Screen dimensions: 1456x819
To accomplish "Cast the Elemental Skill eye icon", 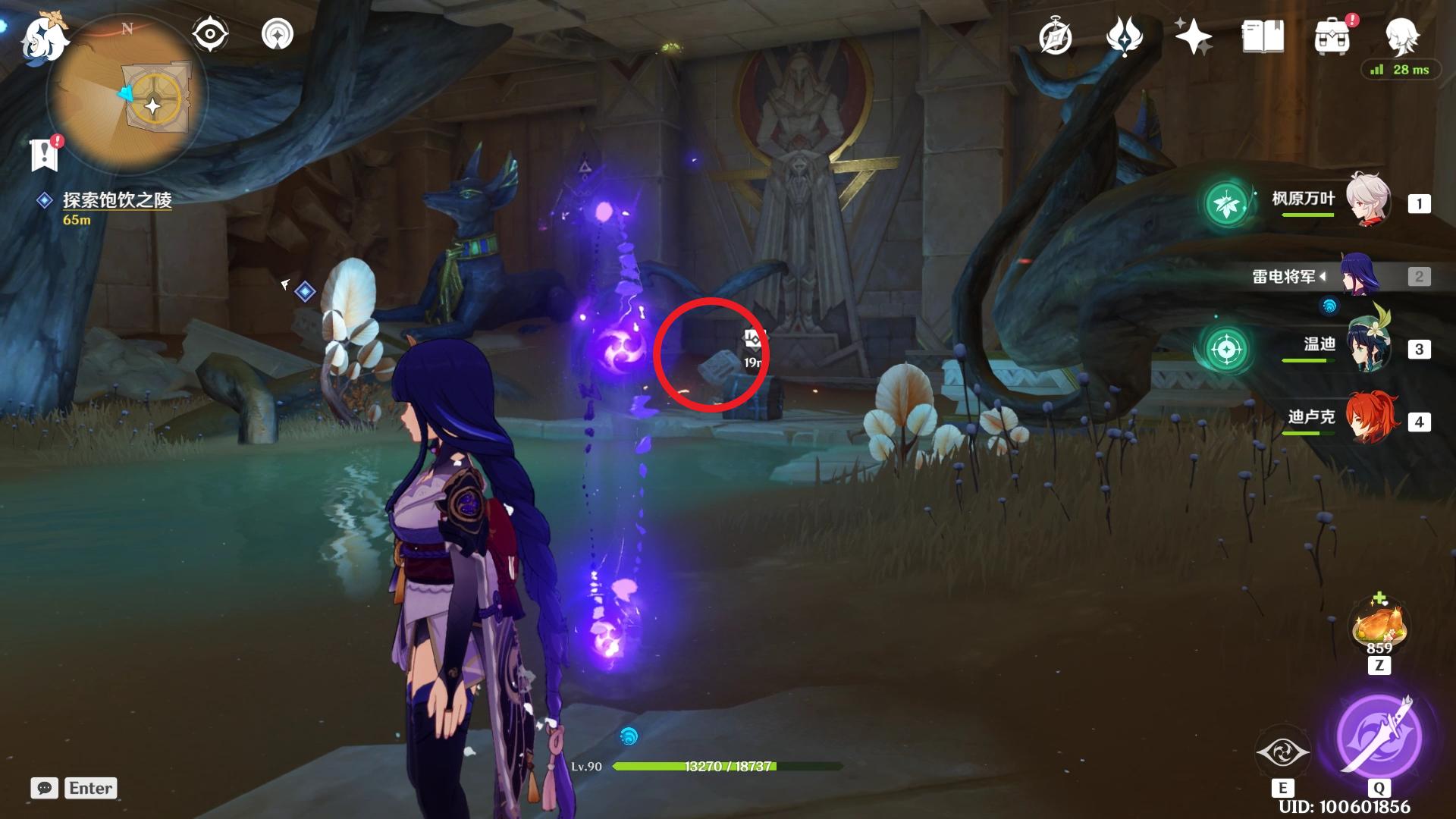I will [x=1282, y=752].
